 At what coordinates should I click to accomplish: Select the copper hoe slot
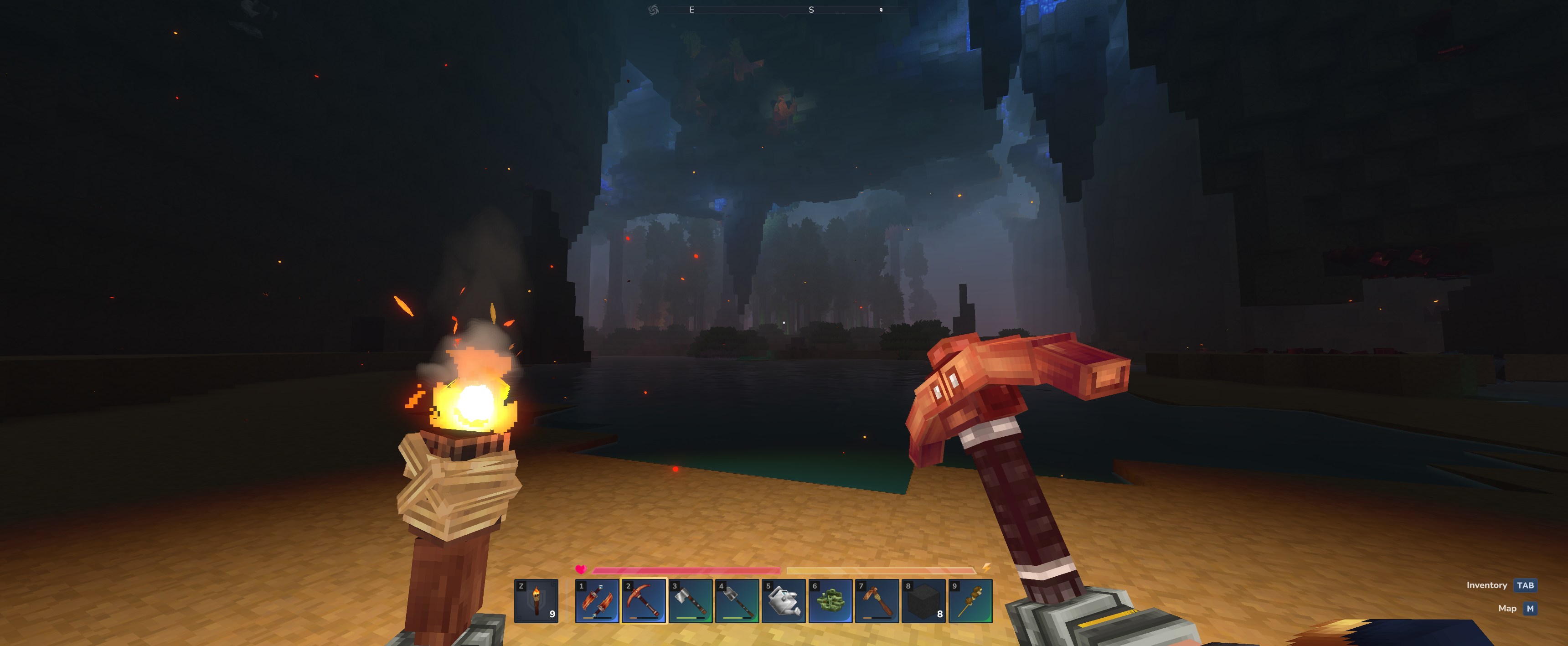click(x=877, y=601)
